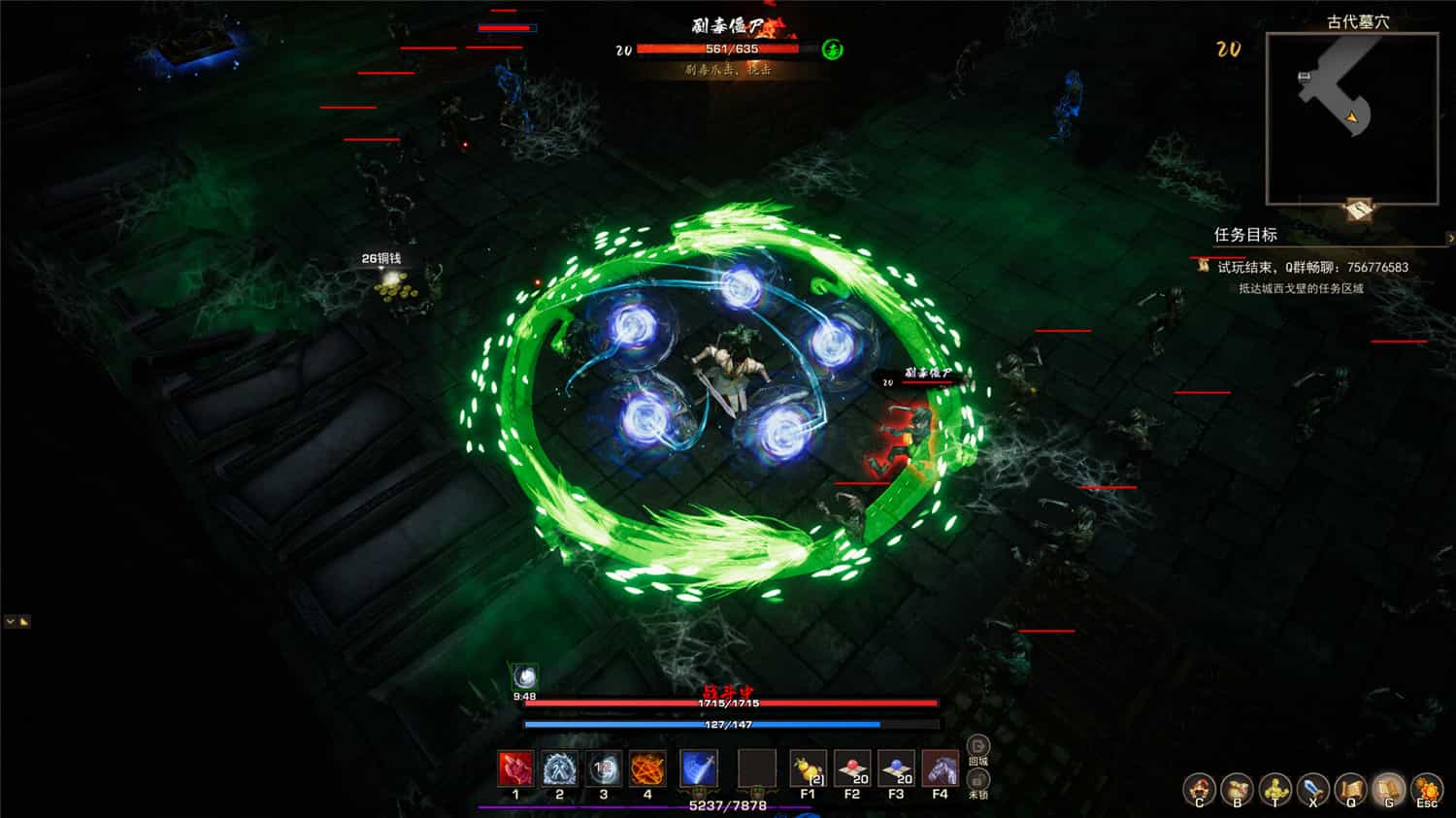Activate the frost skill in hotbar slot 2
Screen dimensions: 1456x818
click(x=559, y=769)
